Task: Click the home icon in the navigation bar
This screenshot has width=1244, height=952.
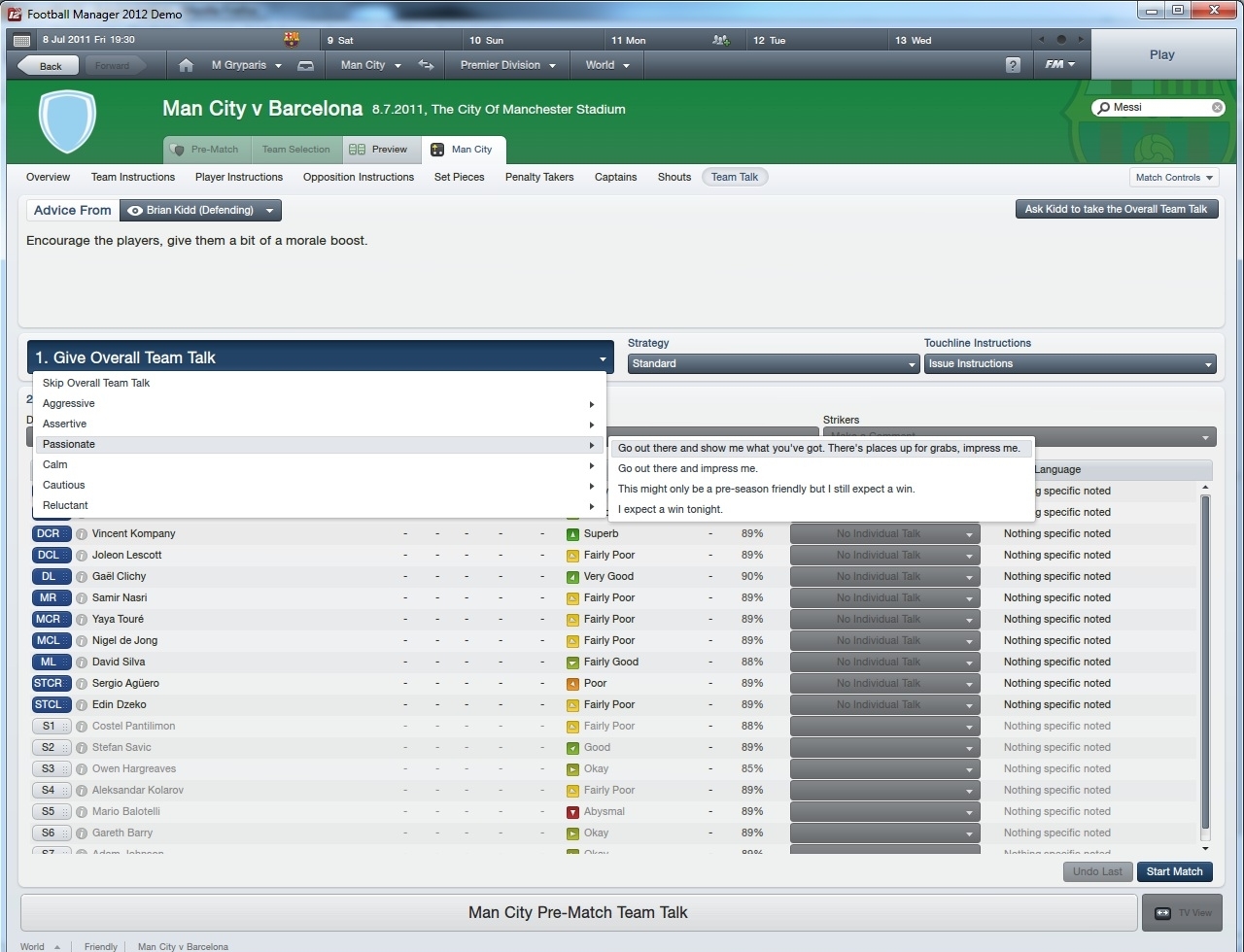Action: click(185, 64)
